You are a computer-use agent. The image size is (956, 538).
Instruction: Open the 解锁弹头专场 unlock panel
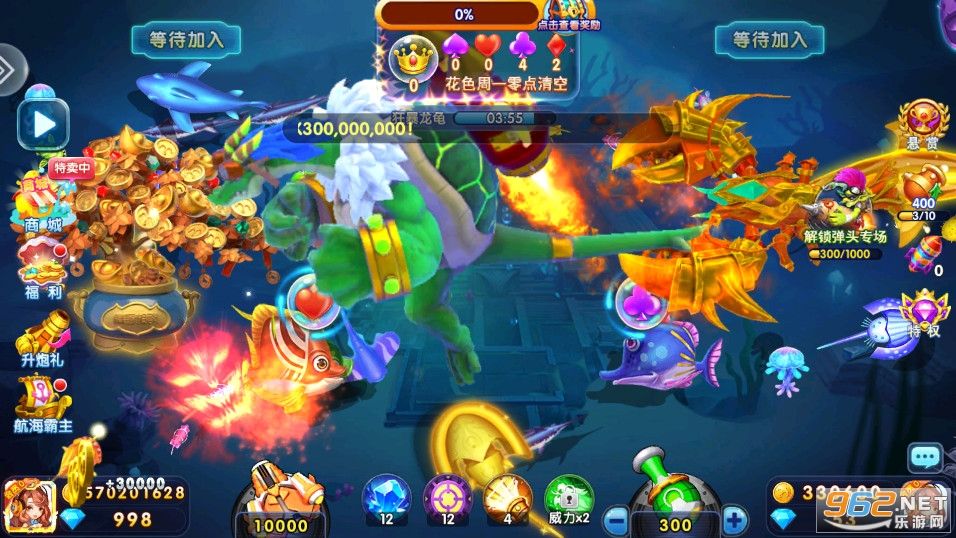click(x=845, y=218)
